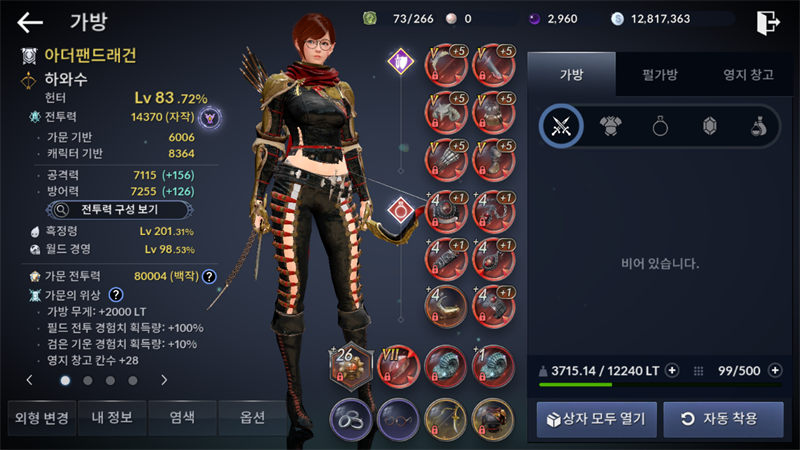Viewport: 800px width, 450px height.
Task: Select the 가방 tab
Action: click(x=572, y=74)
